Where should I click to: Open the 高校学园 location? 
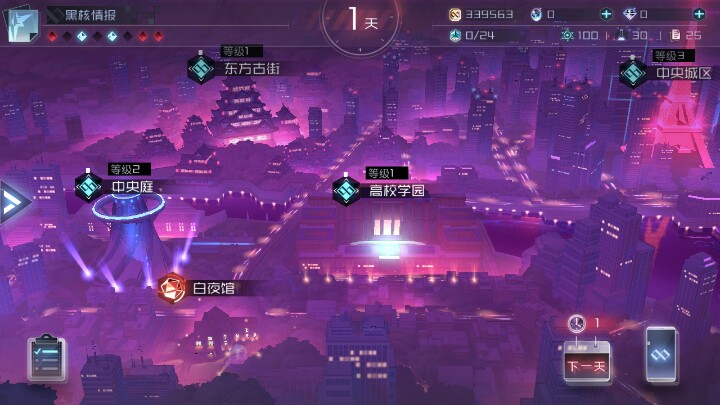pos(347,189)
